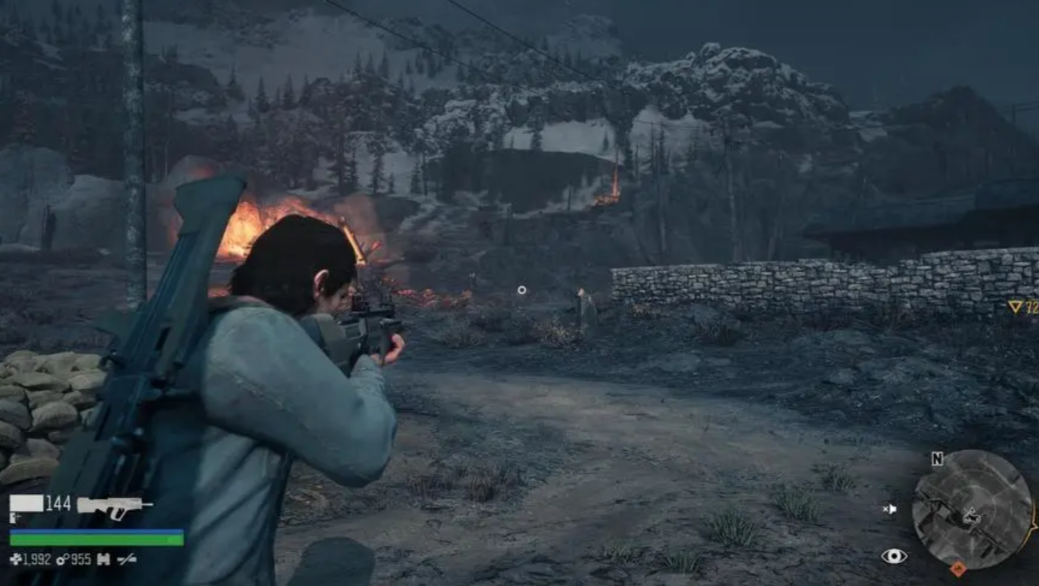Click the melee weapon icon
Screen dimensions: 1039x586
tap(127, 560)
